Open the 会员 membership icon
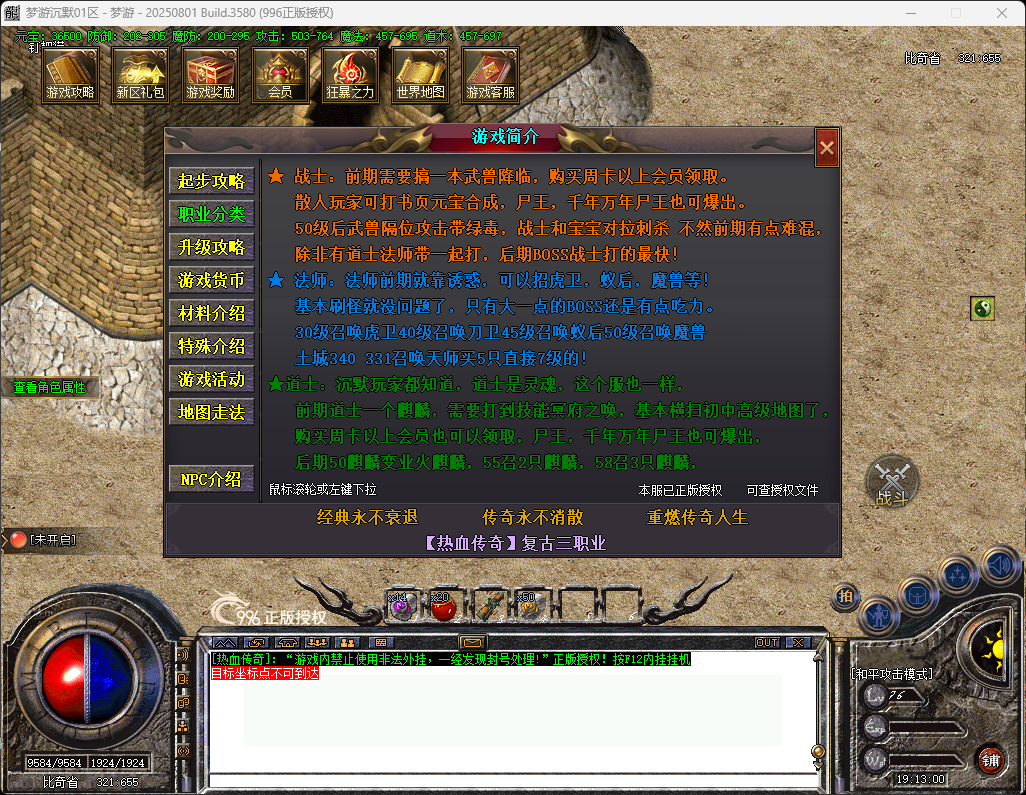Viewport: 1026px width, 795px height. [280, 75]
